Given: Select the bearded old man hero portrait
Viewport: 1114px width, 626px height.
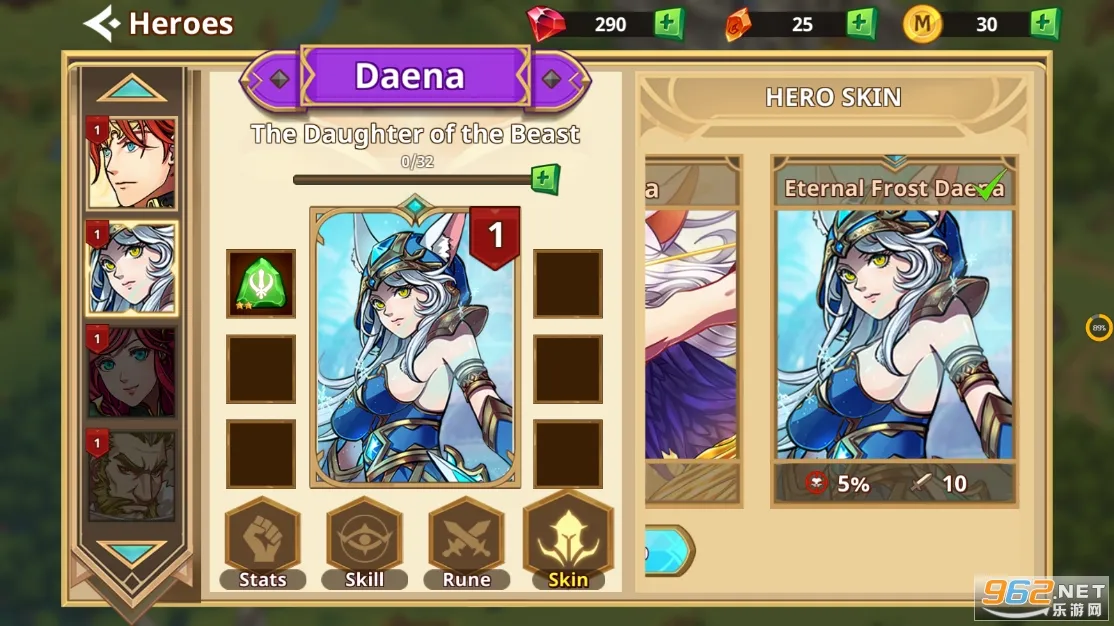Looking at the screenshot, I should point(131,476).
